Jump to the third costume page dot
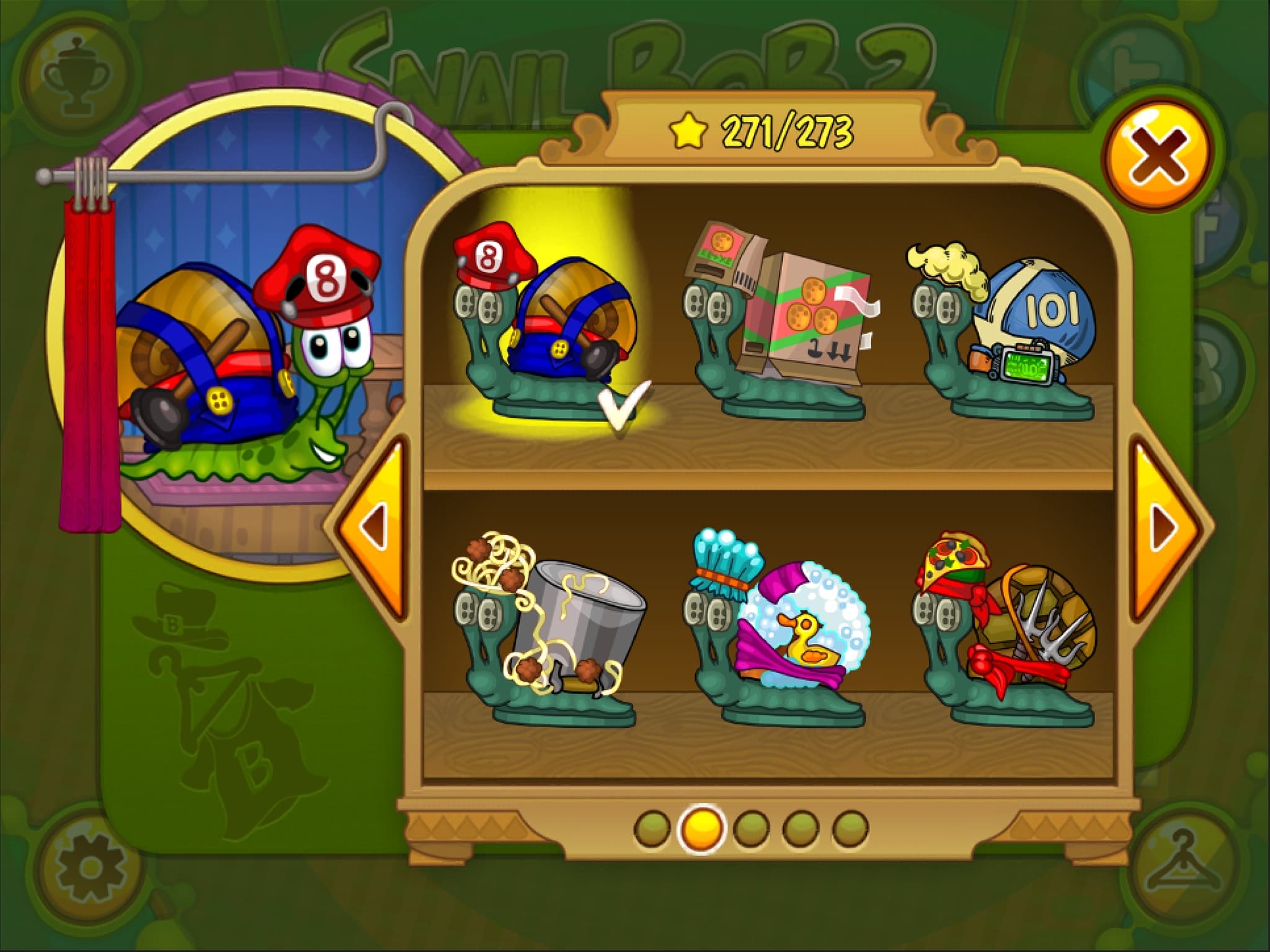The width and height of the screenshot is (1270, 952). click(751, 828)
